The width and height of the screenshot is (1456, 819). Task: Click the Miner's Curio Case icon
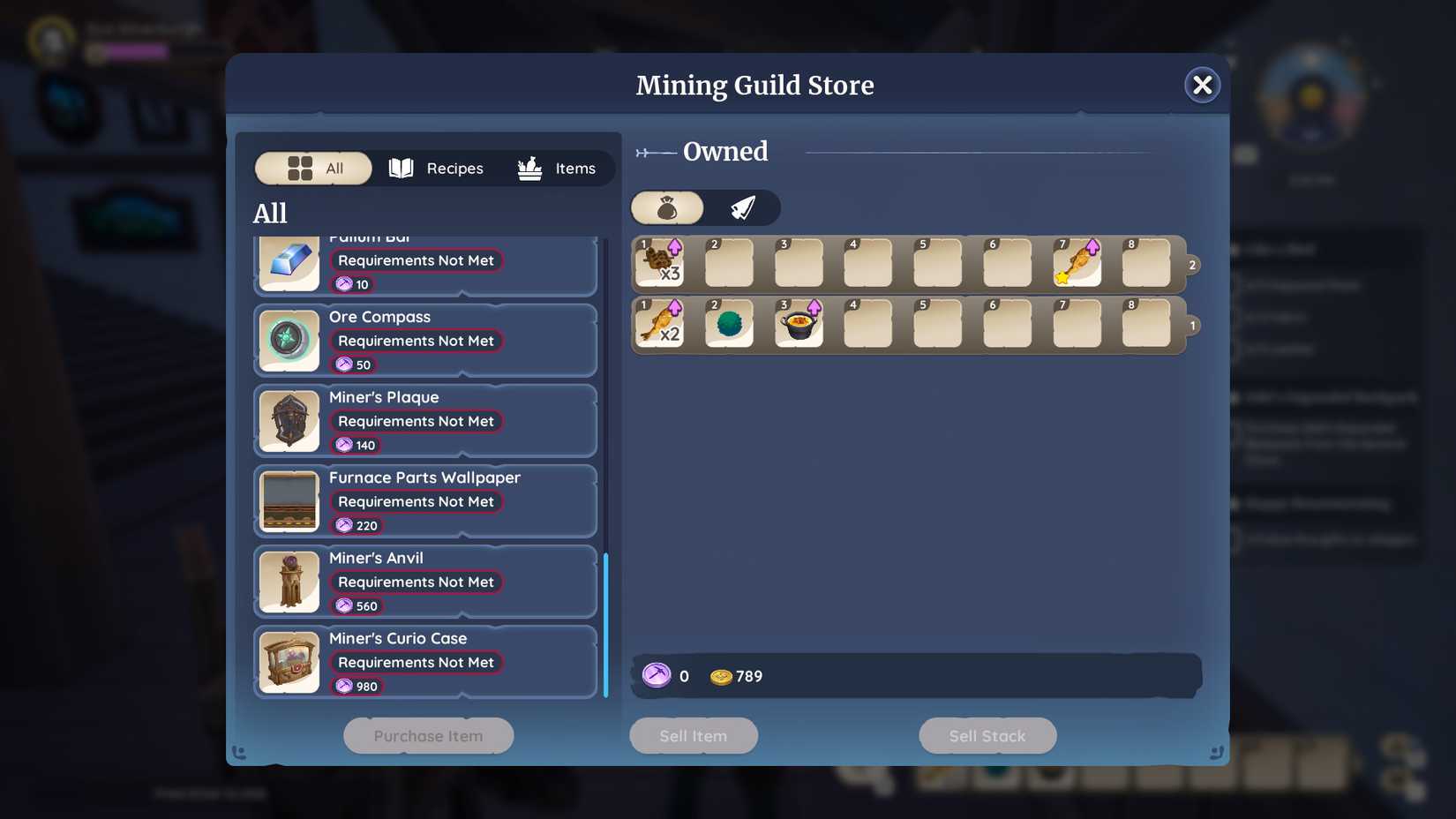tap(289, 662)
